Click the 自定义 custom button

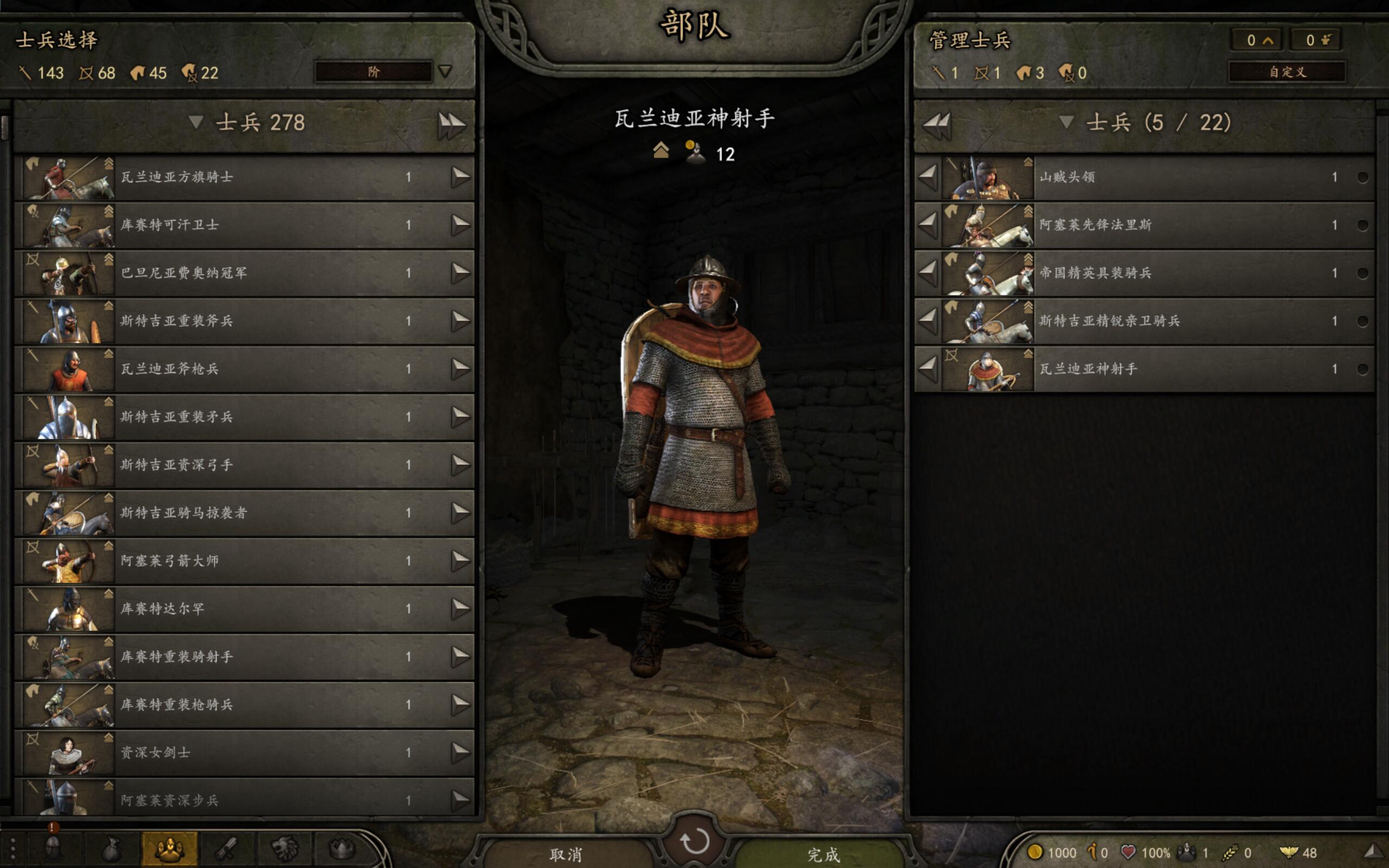coord(1287,72)
